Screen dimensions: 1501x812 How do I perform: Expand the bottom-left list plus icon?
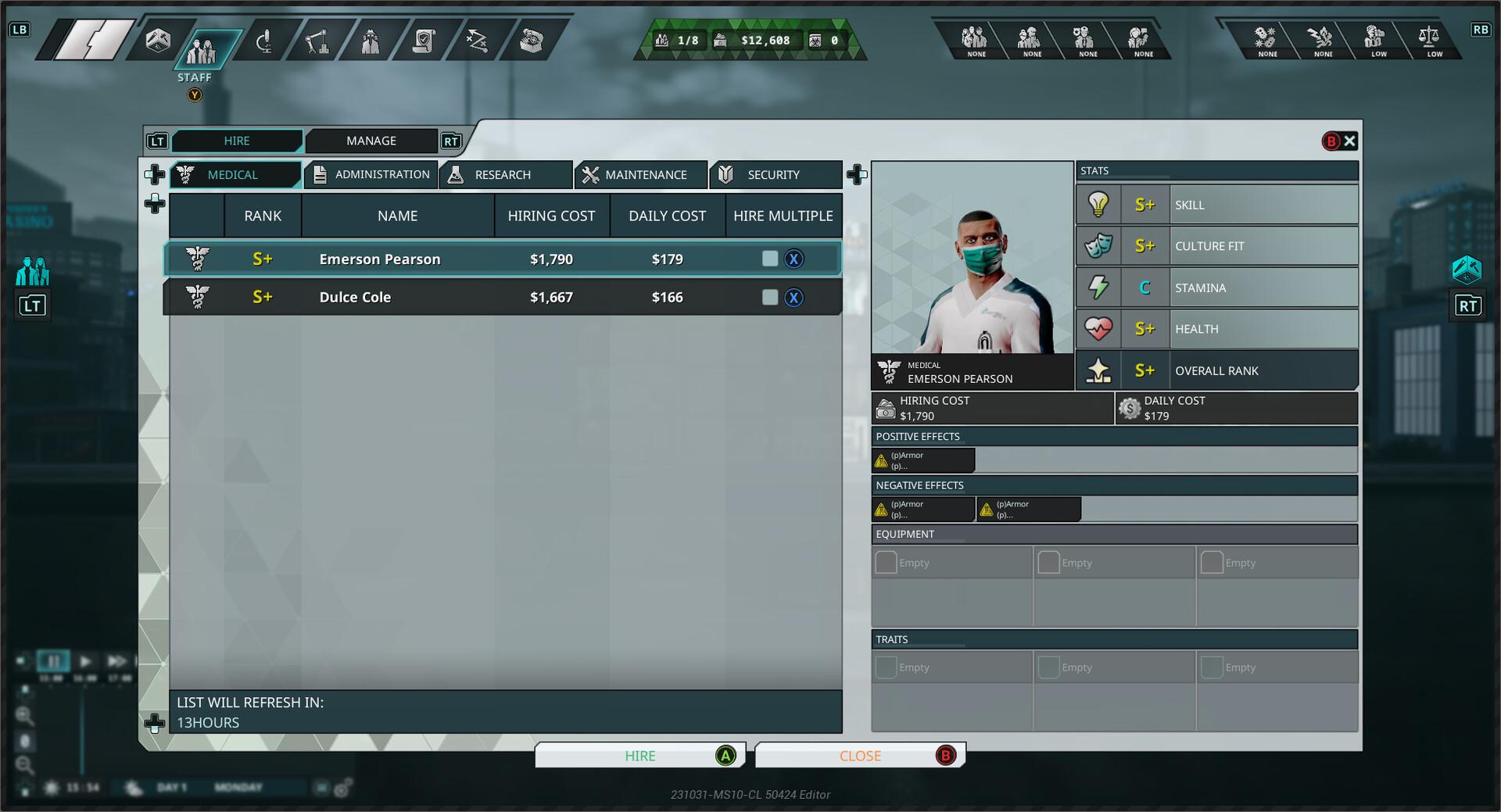[x=155, y=724]
